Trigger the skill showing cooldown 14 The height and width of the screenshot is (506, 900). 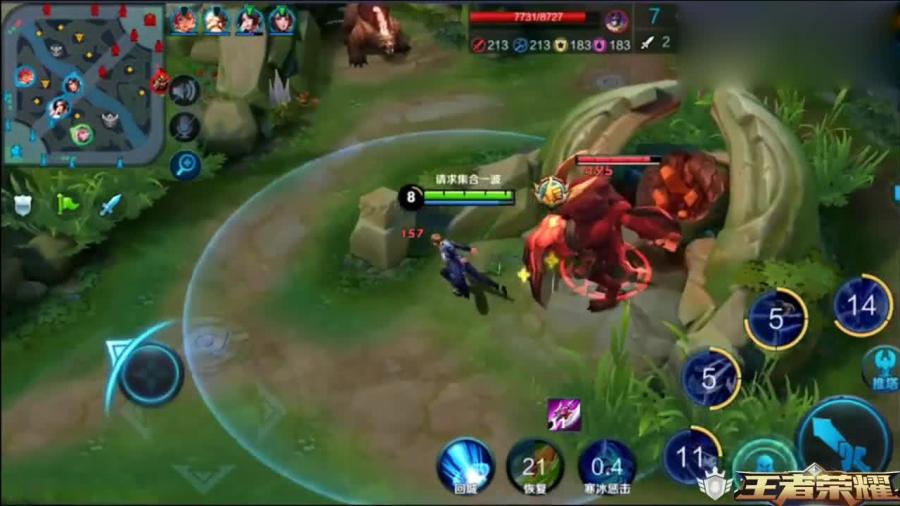pos(862,304)
